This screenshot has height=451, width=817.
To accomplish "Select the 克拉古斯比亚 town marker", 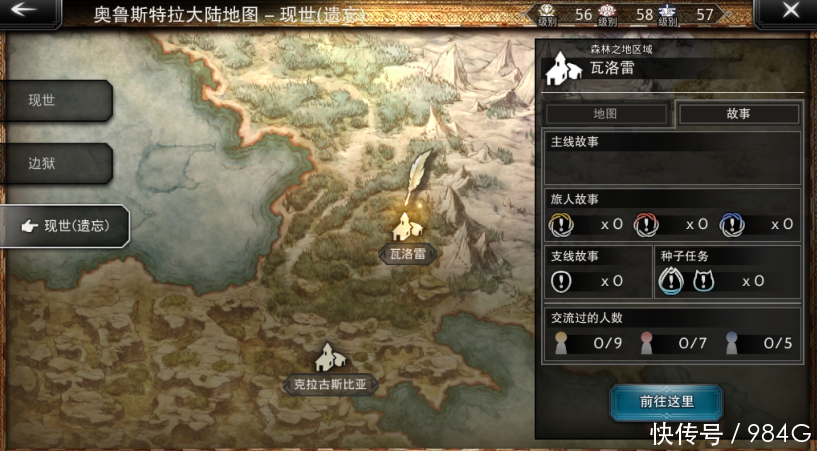I will point(329,360).
